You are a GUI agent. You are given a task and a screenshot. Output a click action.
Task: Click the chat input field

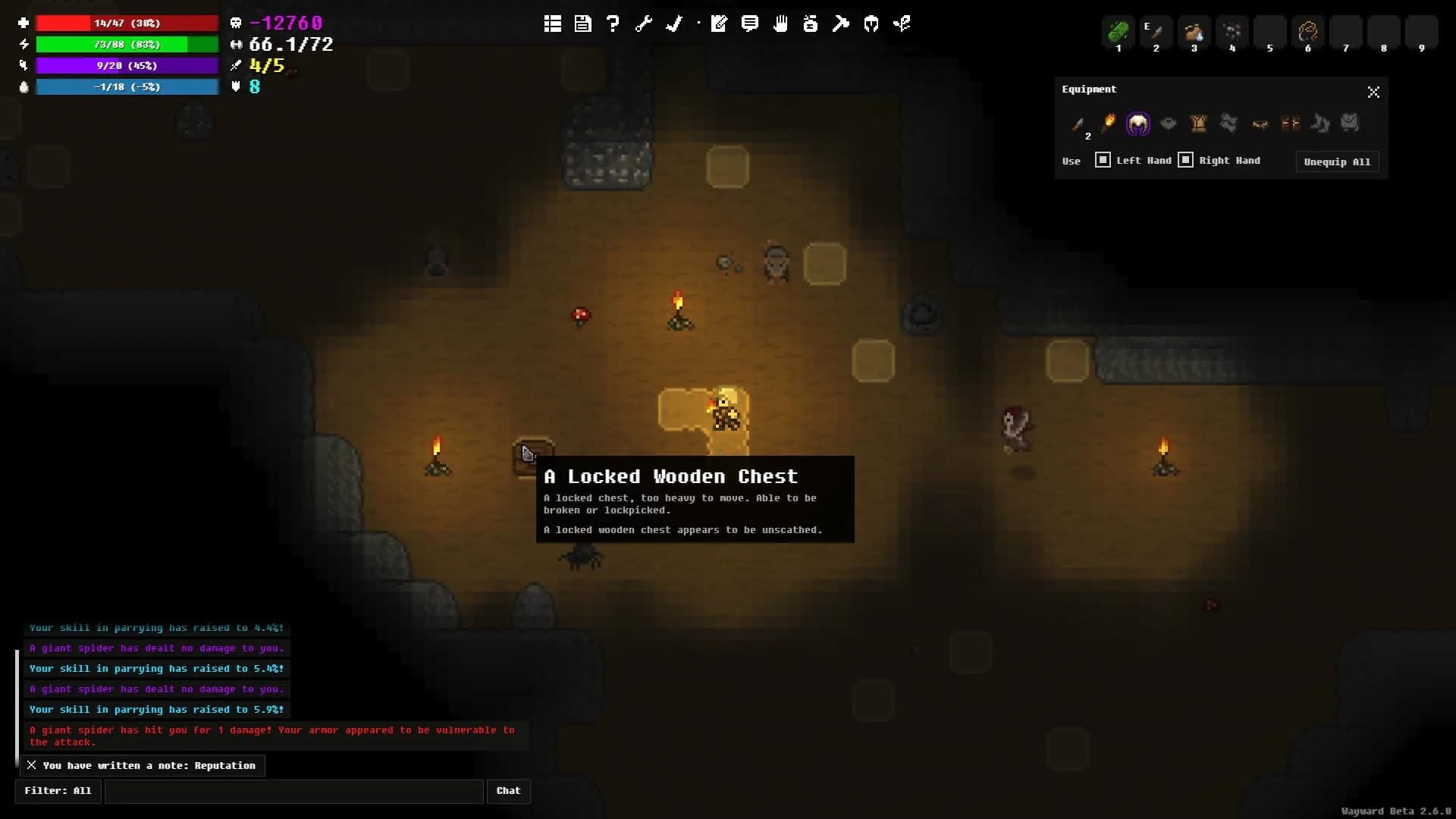point(294,791)
